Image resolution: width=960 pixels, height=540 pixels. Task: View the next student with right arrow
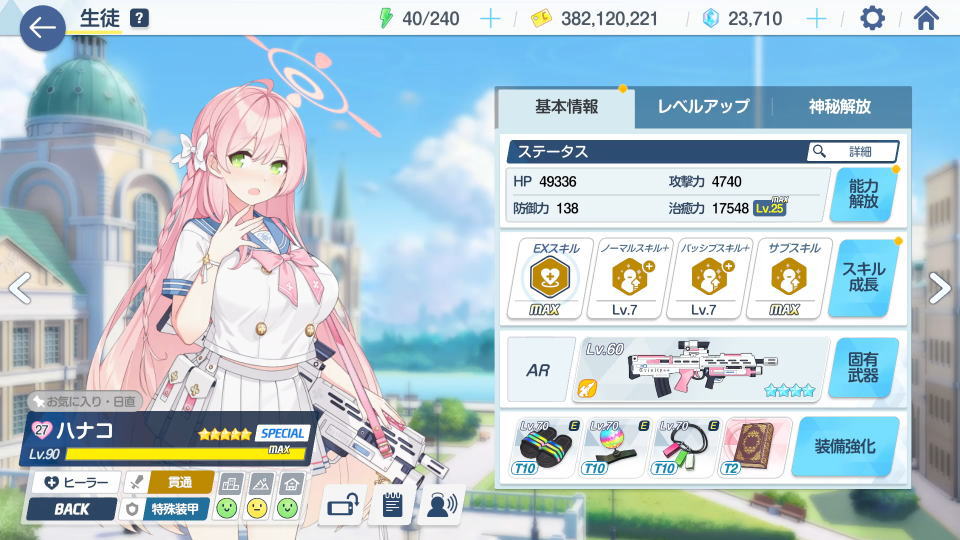[x=939, y=288]
